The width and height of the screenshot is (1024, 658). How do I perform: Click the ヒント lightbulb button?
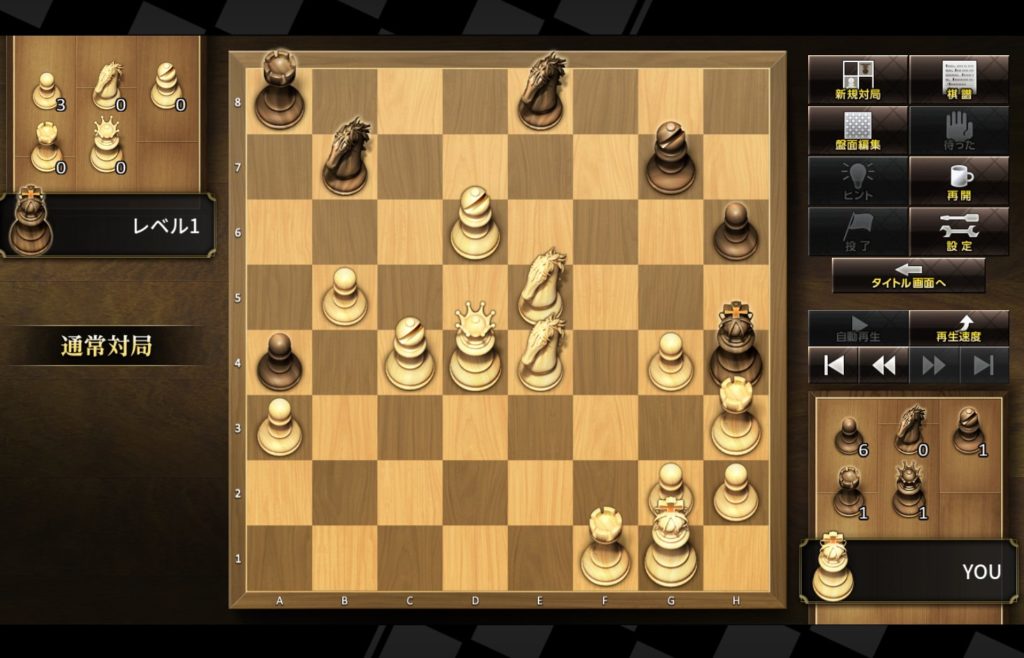pos(857,181)
